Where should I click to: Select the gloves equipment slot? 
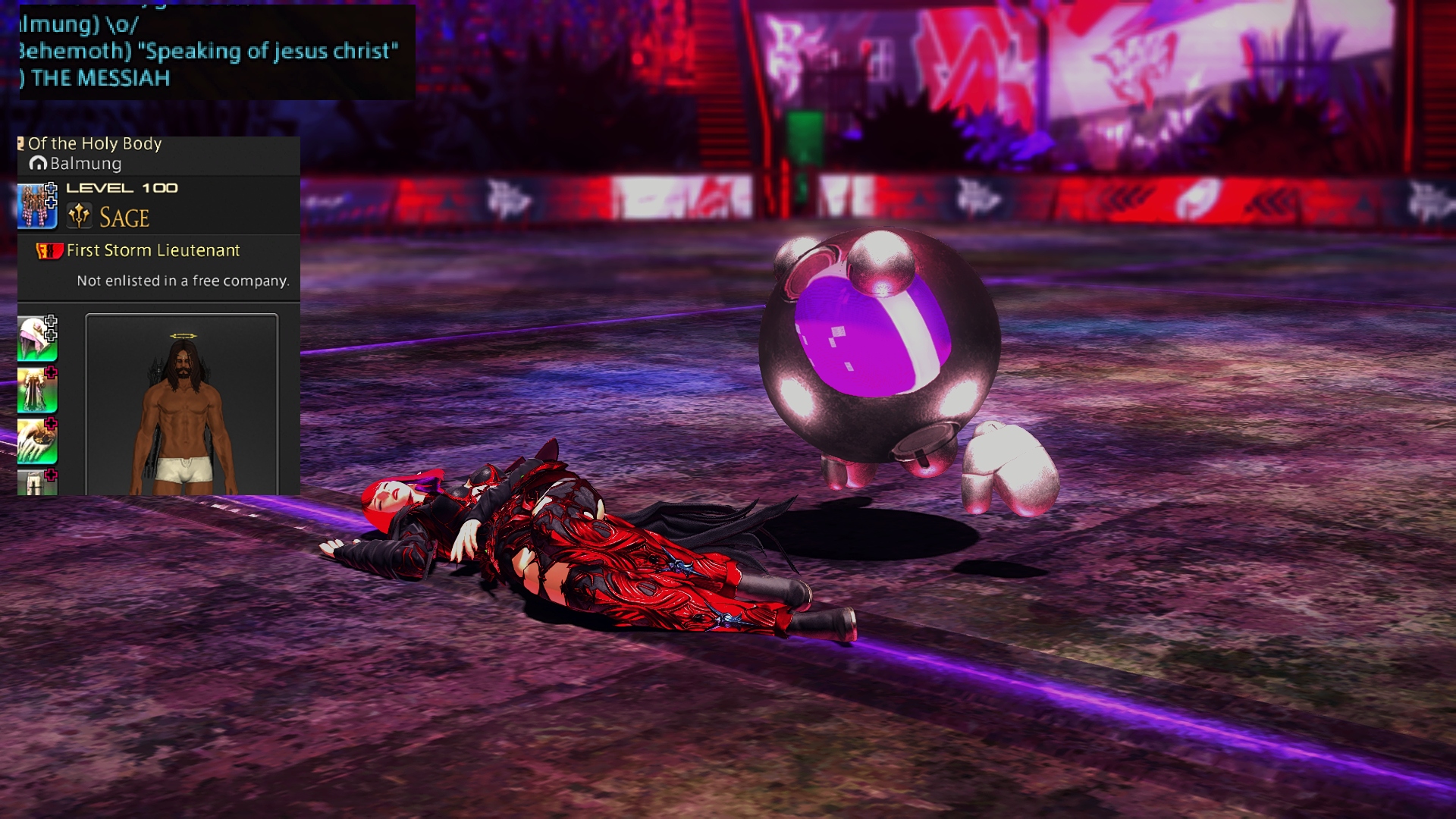coord(37,441)
